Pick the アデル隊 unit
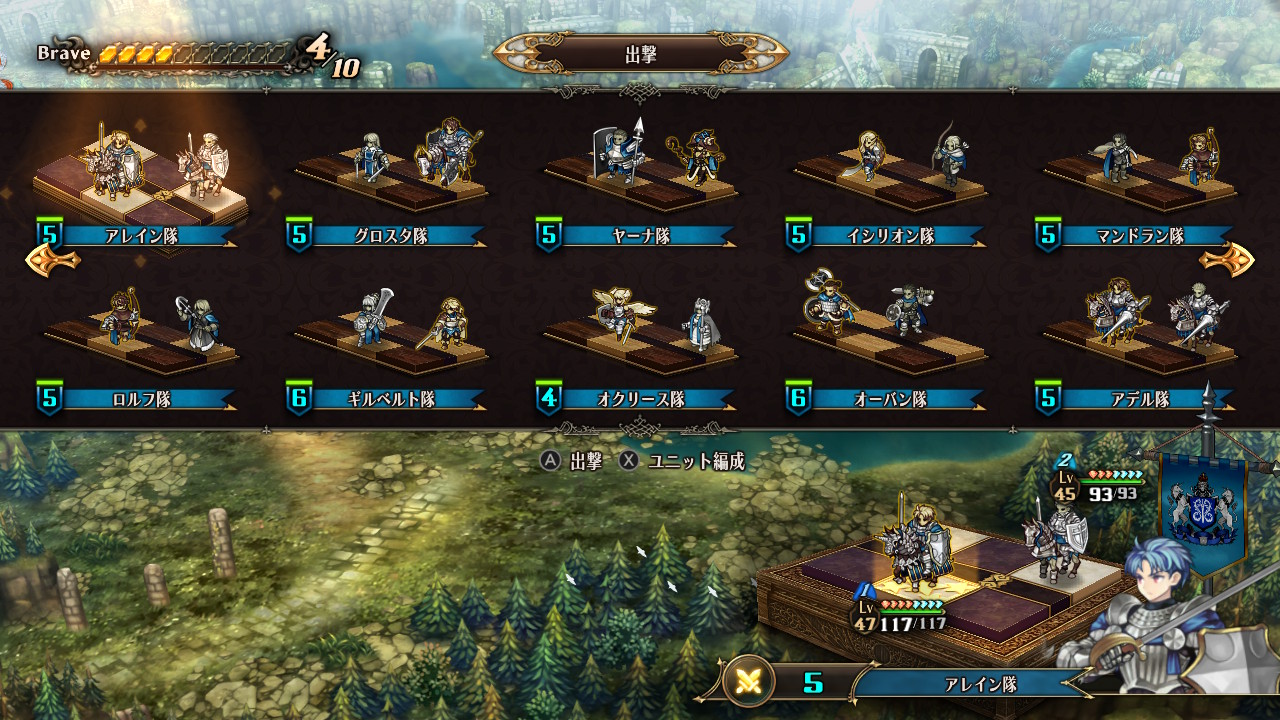Viewport: 1280px width, 720px height. tap(1139, 345)
